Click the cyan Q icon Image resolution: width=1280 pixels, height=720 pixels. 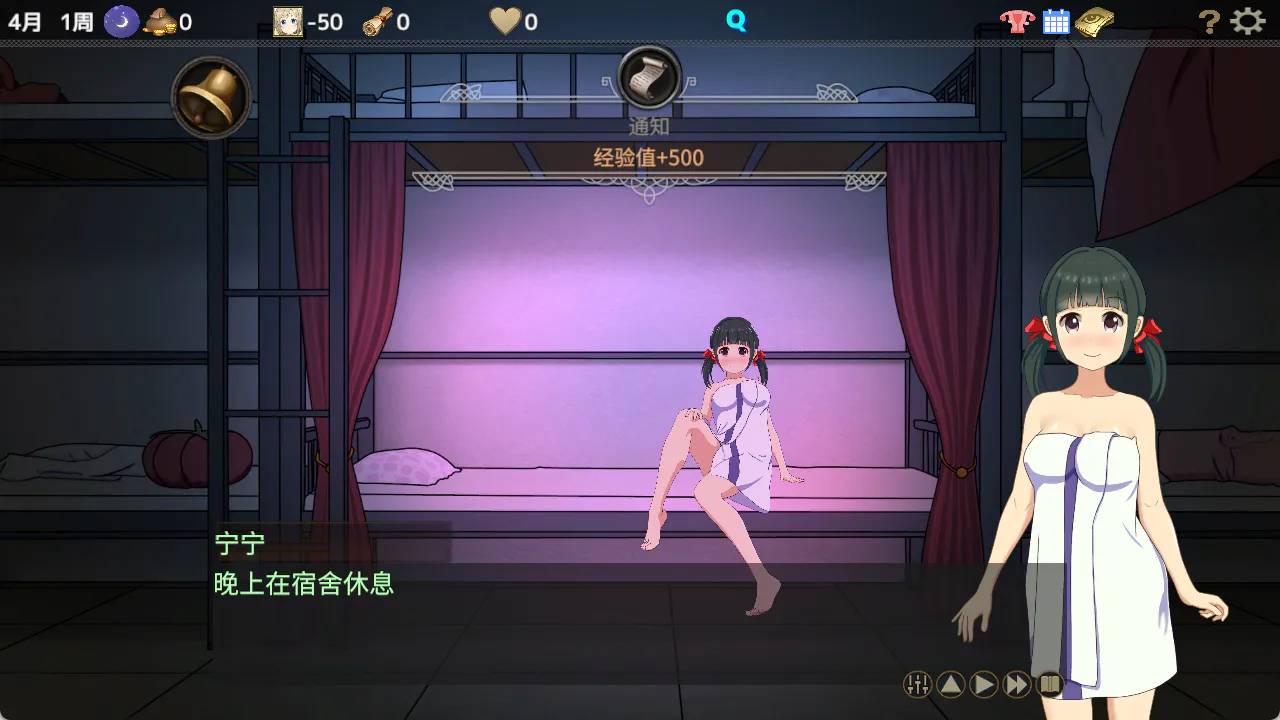coord(736,21)
